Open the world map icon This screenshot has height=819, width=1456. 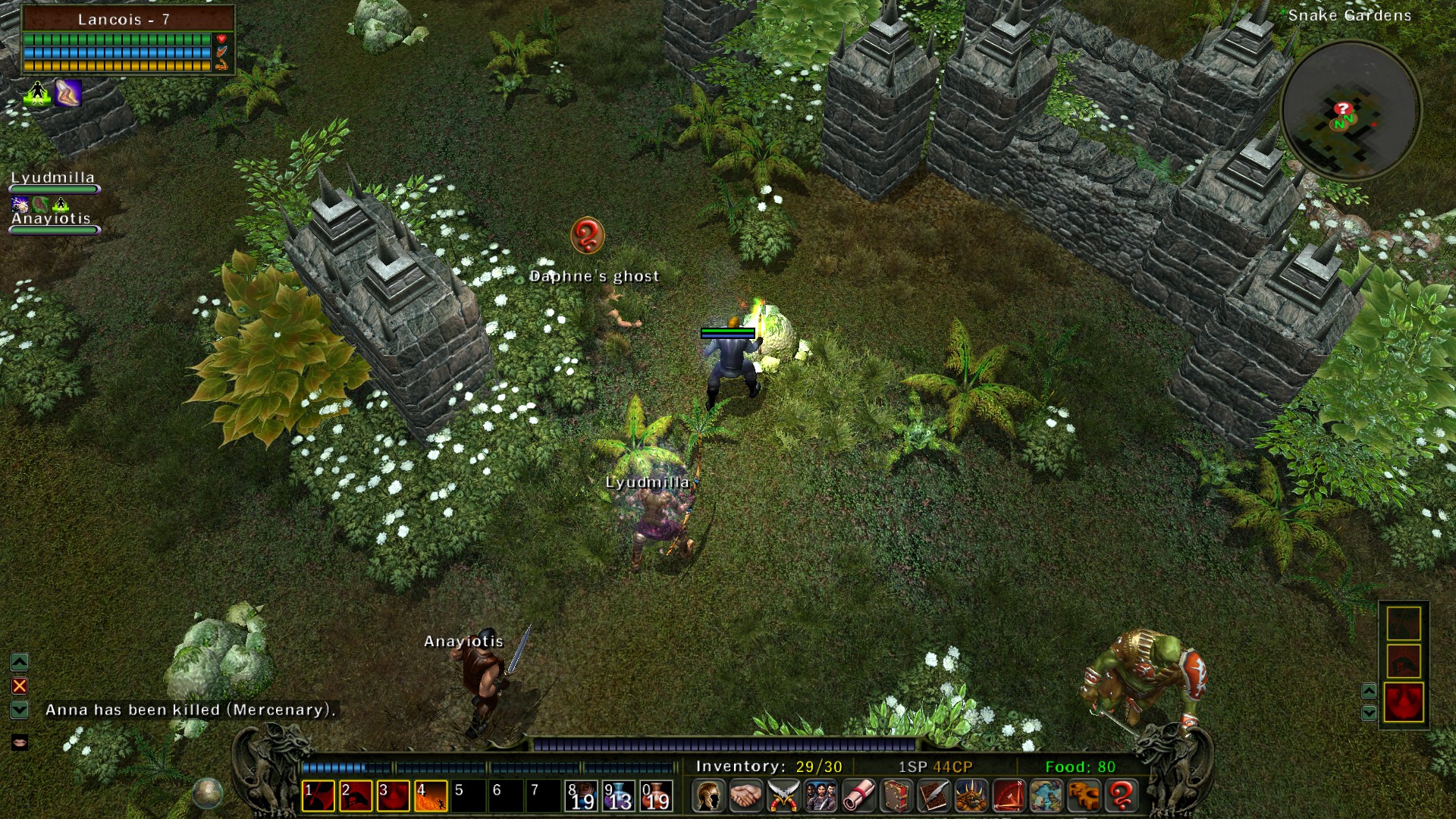click(x=1046, y=795)
